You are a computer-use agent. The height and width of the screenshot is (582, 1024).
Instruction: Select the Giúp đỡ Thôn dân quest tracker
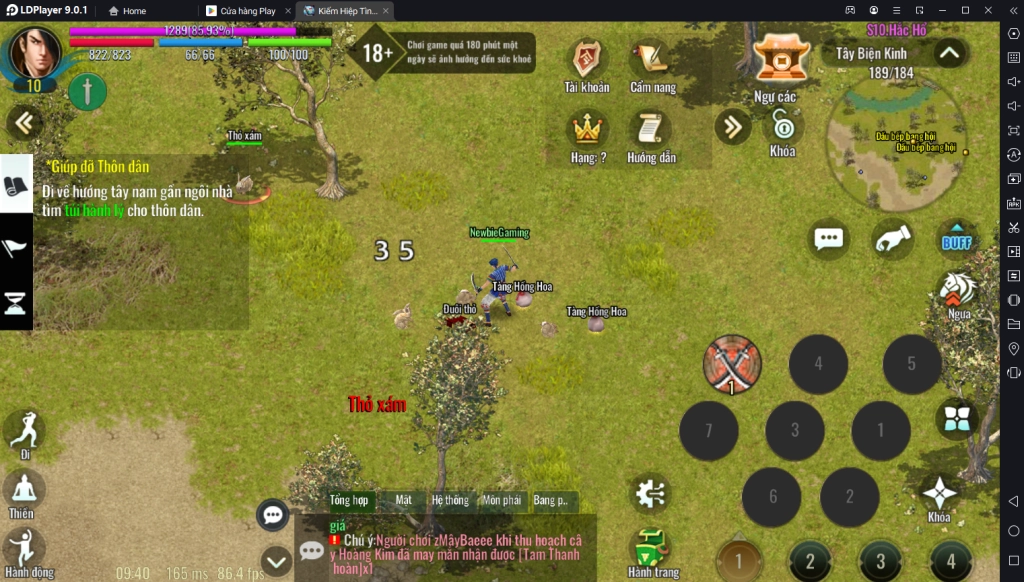coord(140,190)
